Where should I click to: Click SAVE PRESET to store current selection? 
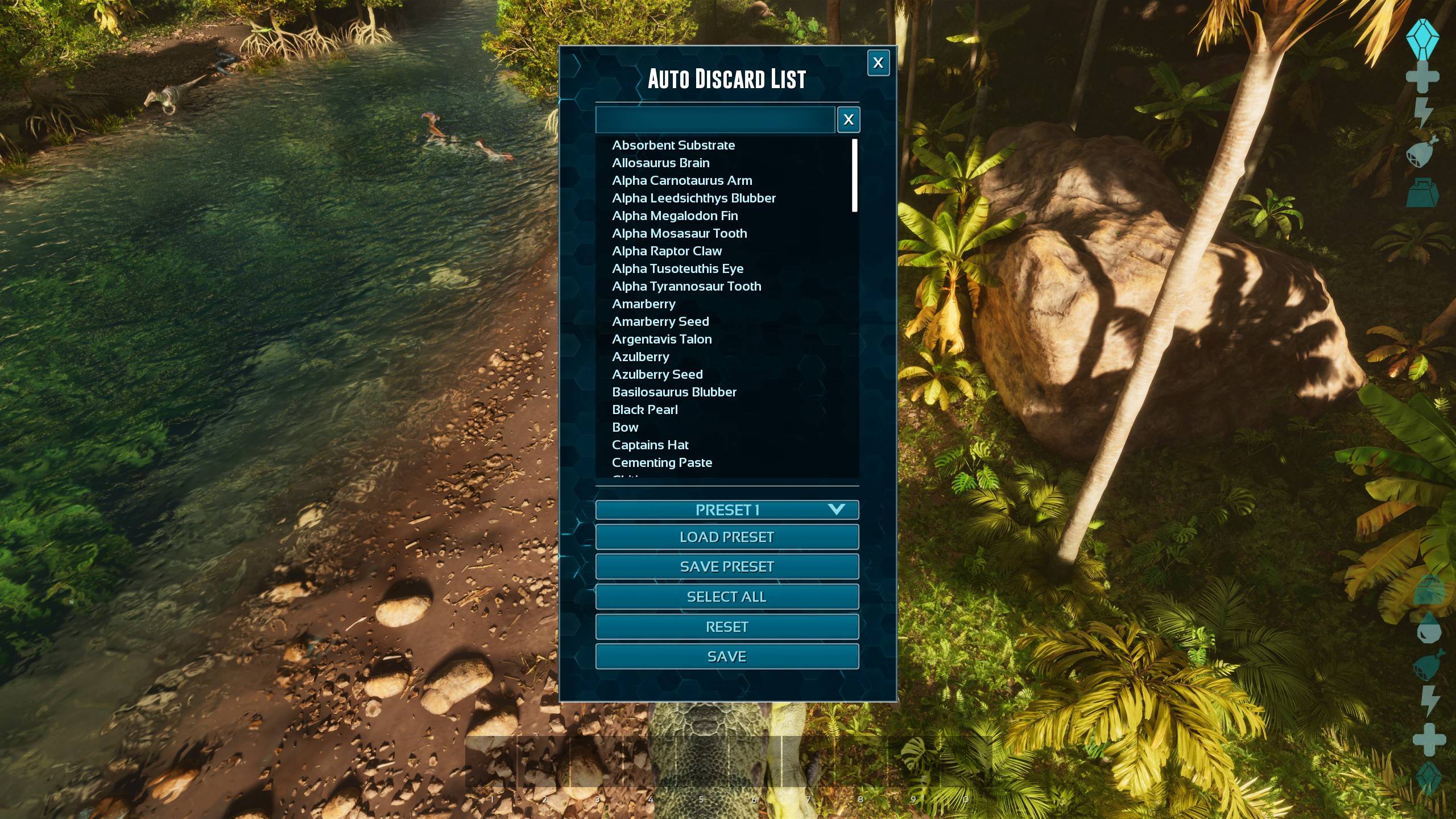click(x=727, y=566)
